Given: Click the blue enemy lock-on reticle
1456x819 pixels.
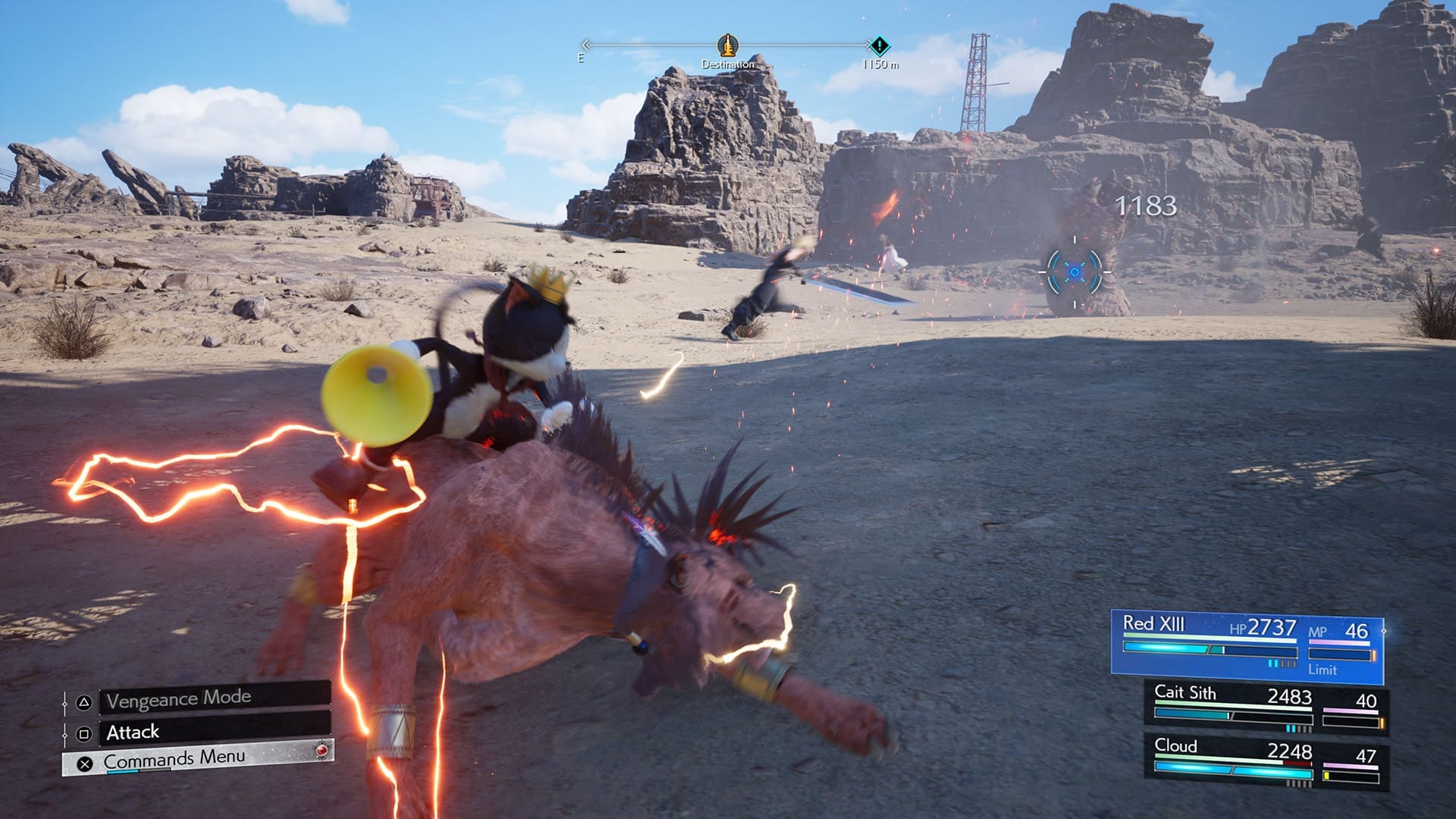Looking at the screenshot, I should pyautogui.click(x=1075, y=271).
